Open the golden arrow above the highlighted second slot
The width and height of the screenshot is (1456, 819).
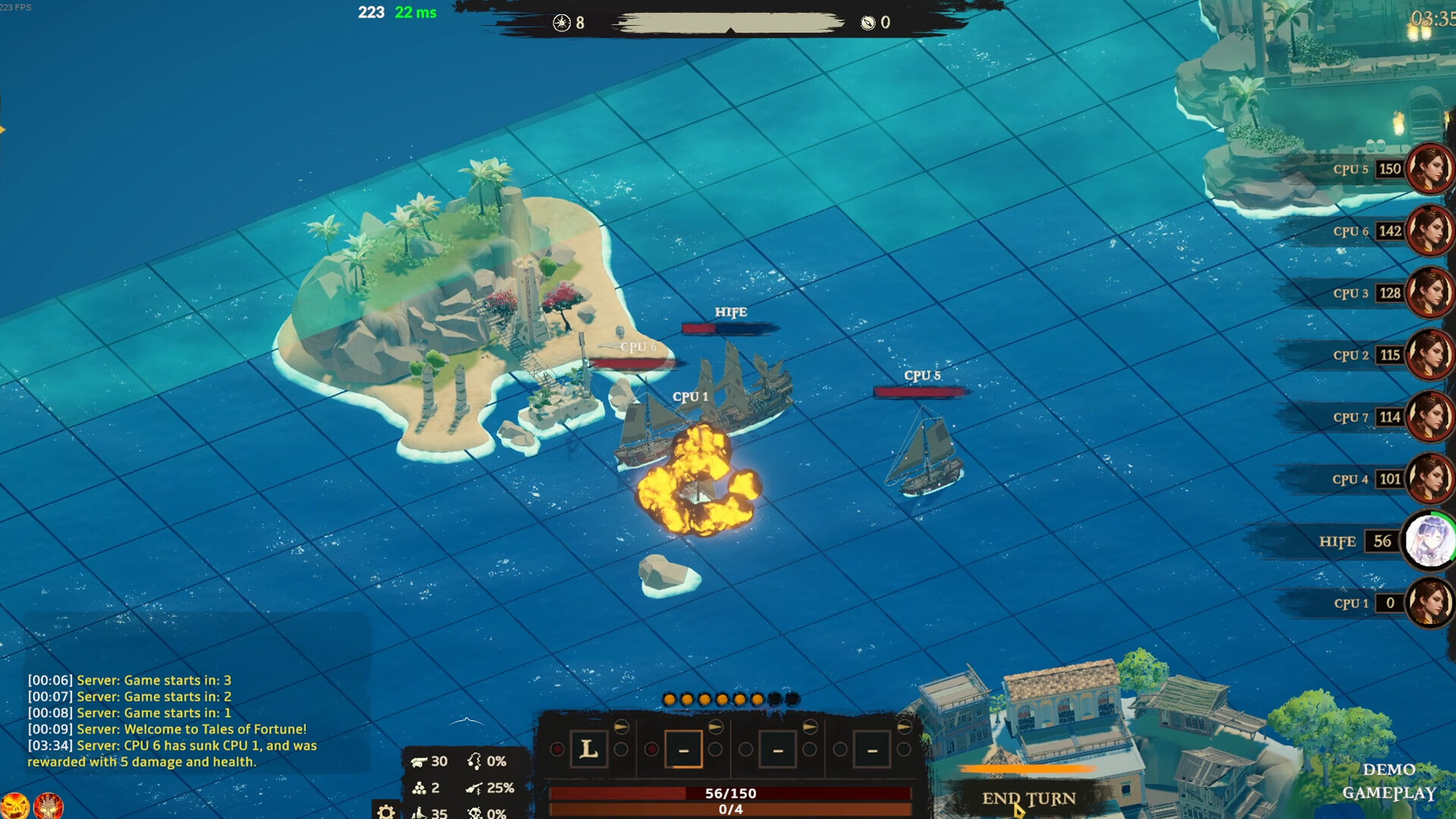click(x=716, y=726)
